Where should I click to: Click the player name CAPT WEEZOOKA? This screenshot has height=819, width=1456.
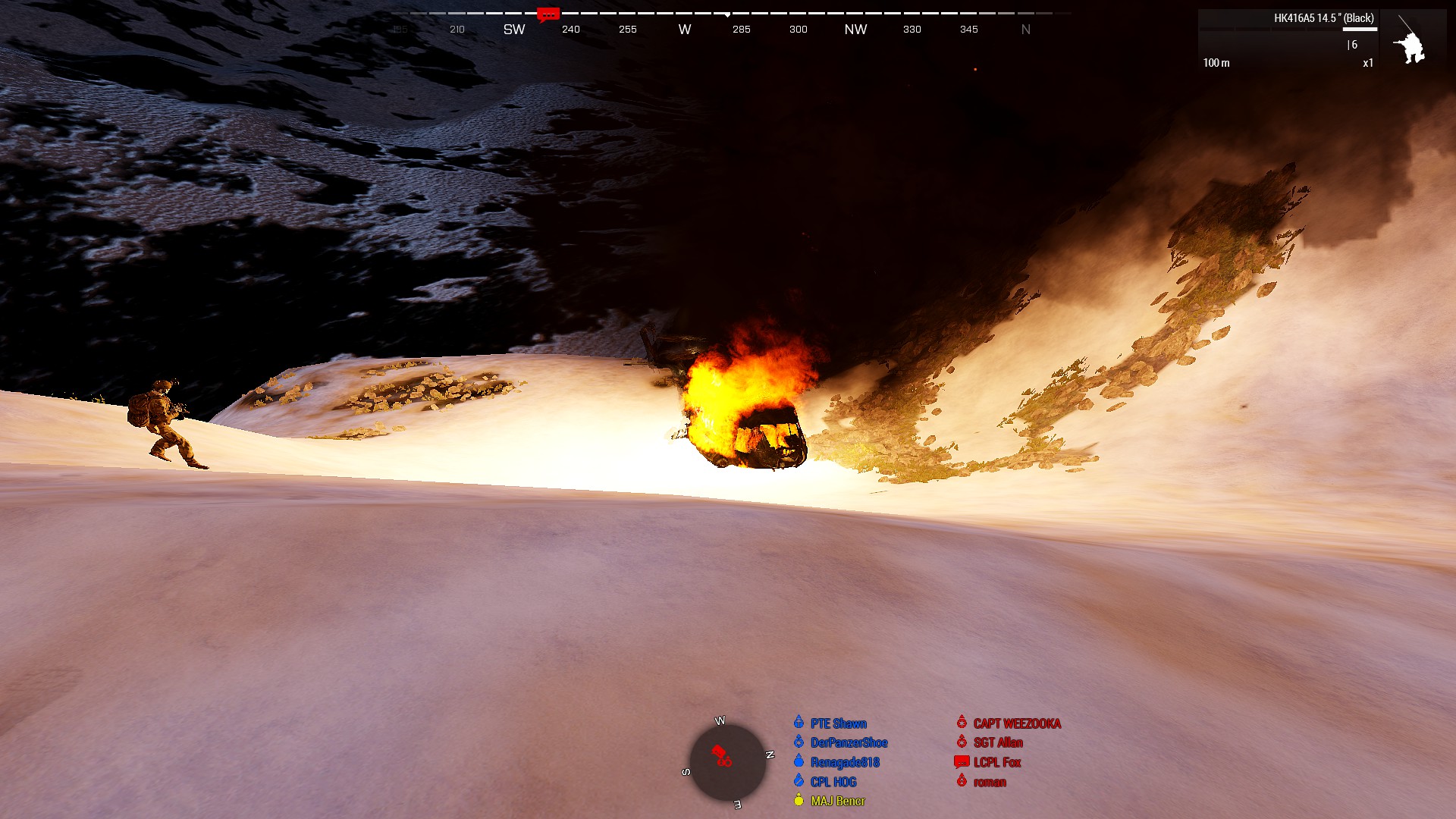[1016, 723]
